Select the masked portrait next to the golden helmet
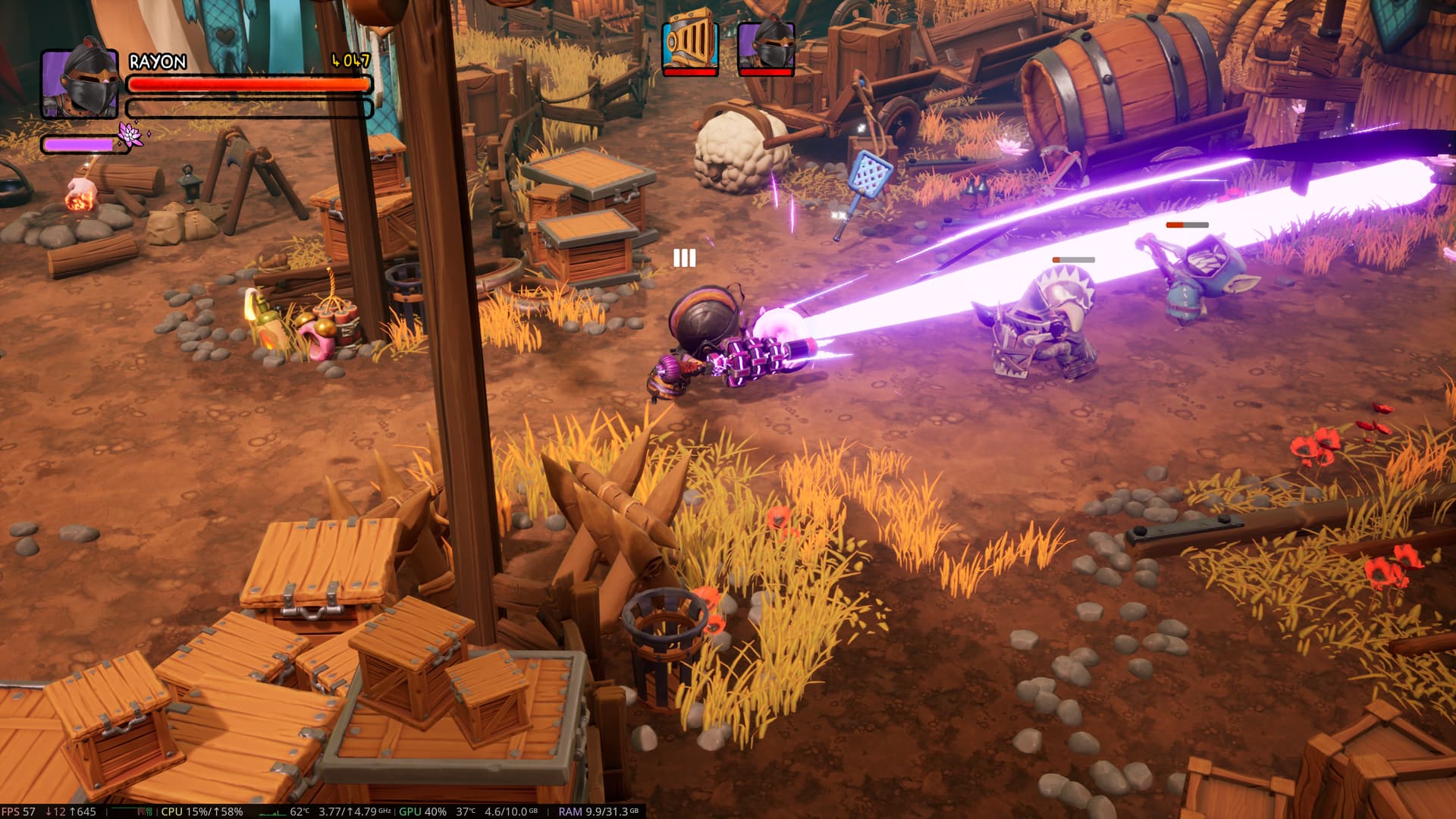The height and width of the screenshot is (819, 1456). tap(766, 45)
